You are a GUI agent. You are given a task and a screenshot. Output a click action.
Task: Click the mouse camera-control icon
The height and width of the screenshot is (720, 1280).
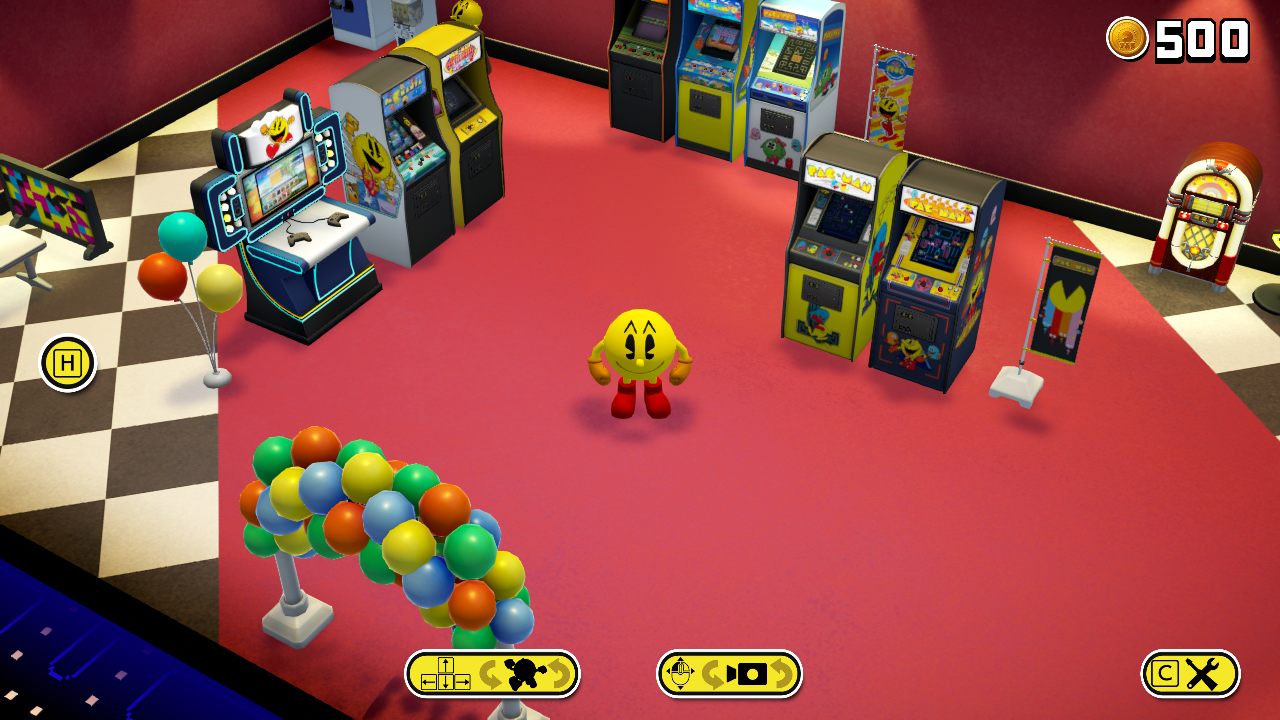click(x=681, y=672)
